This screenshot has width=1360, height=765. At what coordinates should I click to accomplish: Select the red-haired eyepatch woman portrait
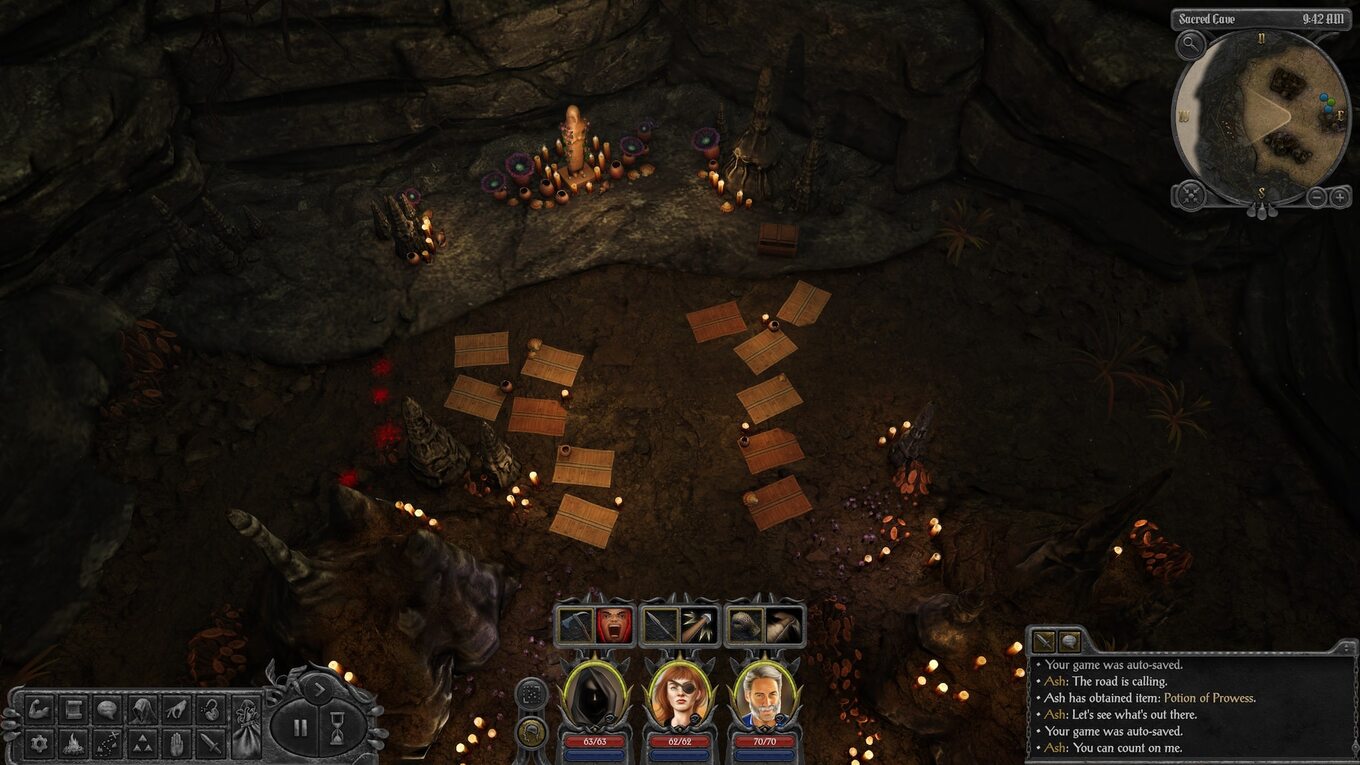(680, 694)
